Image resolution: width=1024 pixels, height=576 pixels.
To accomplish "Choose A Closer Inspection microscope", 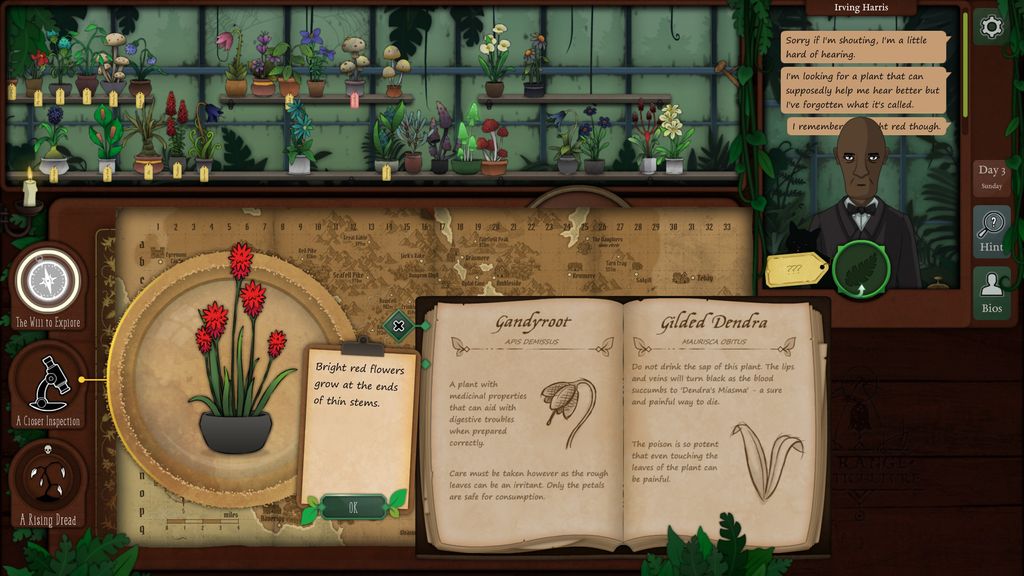I will point(47,385).
